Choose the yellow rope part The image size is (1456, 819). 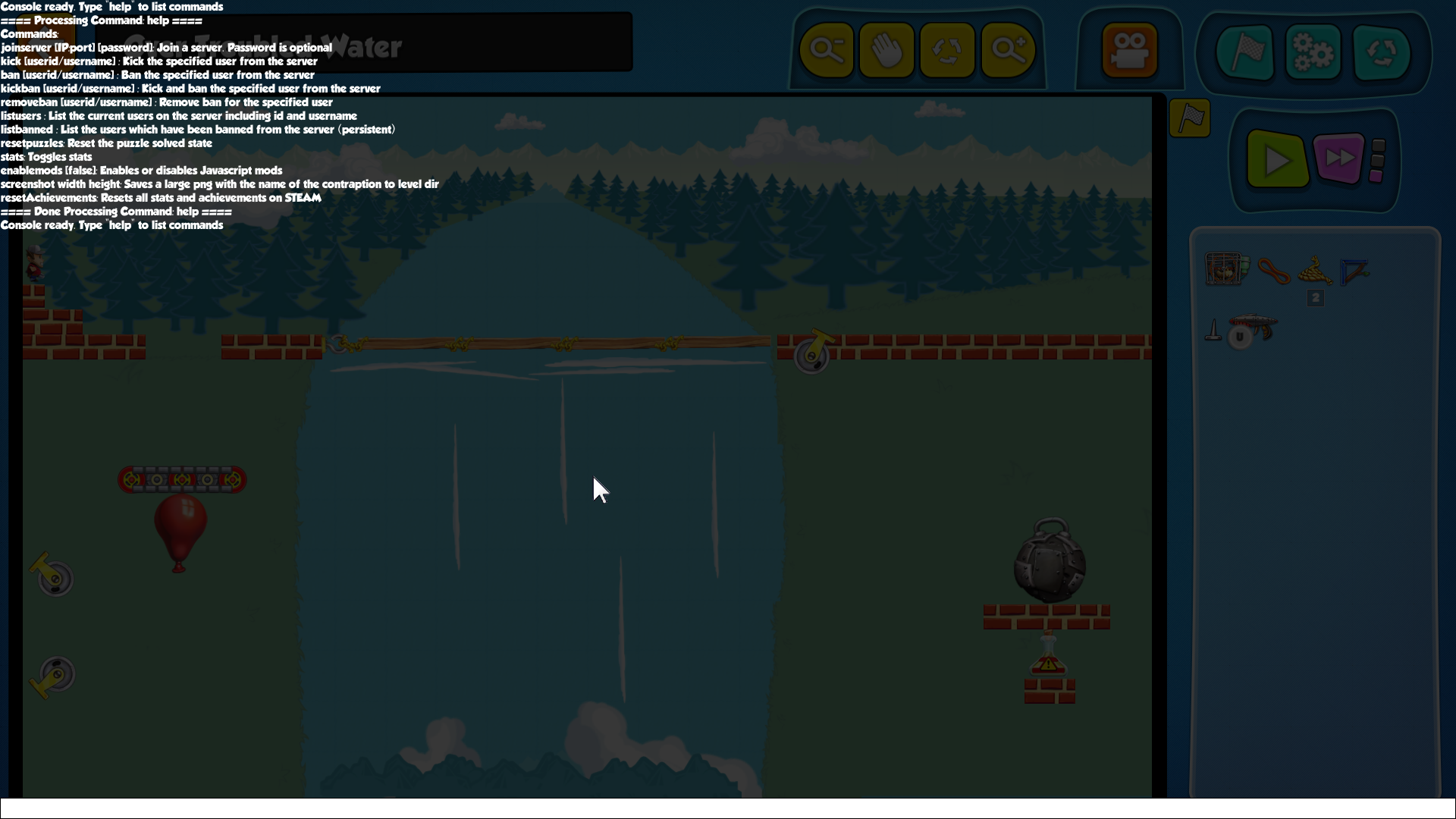[1315, 269]
